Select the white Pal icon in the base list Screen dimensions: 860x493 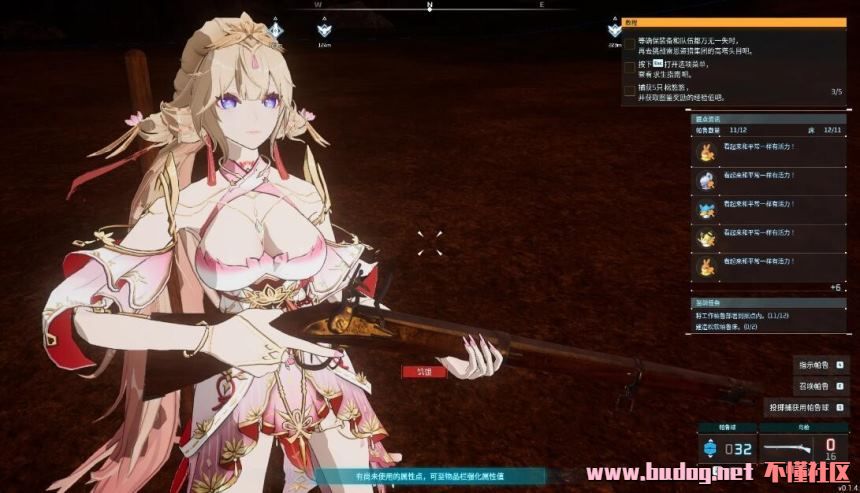[706, 181]
